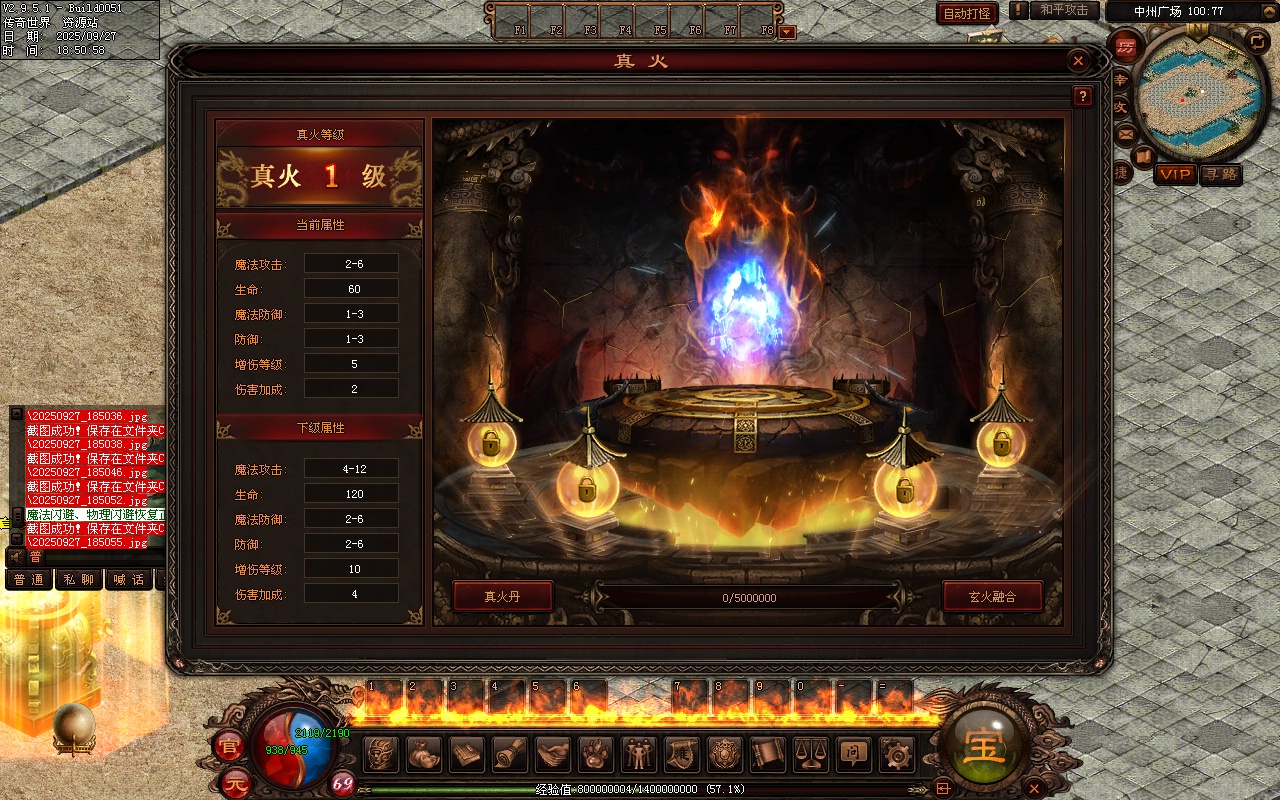Open the balance scales icon

coord(811,753)
